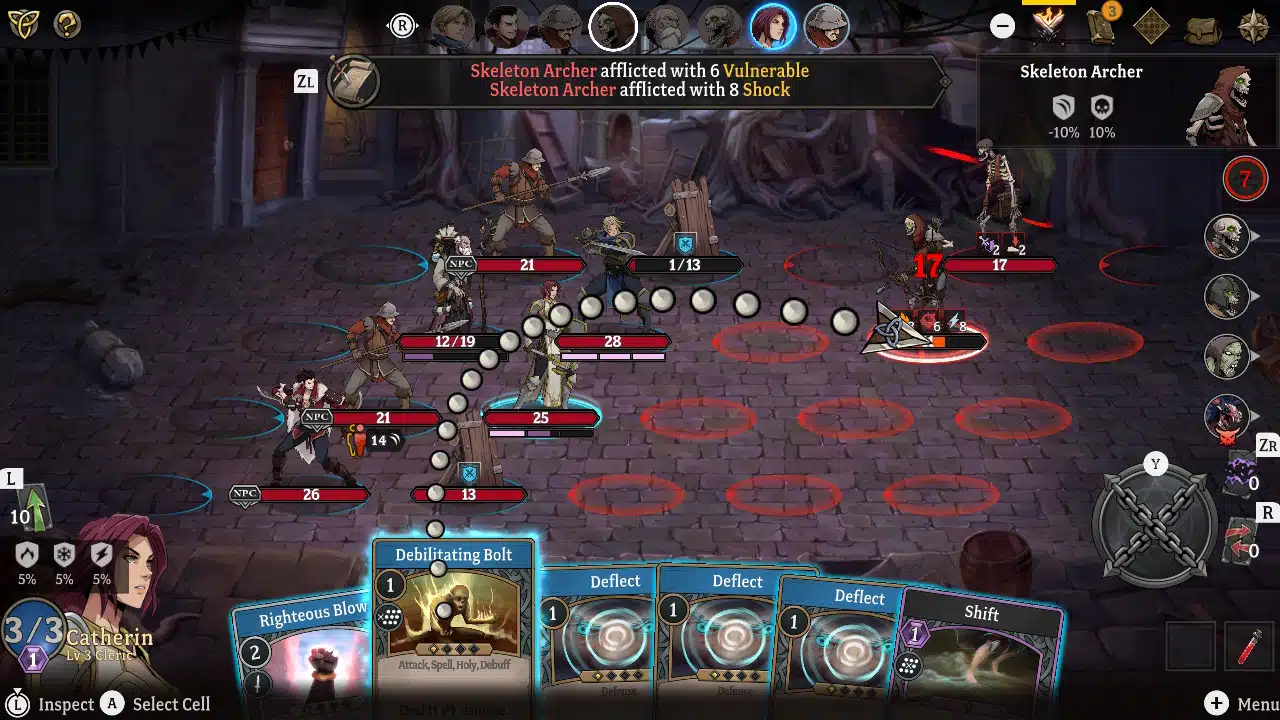The height and width of the screenshot is (720, 1280).
Task: Open the journal with the 3 notification badge
Action: point(1099,27)
